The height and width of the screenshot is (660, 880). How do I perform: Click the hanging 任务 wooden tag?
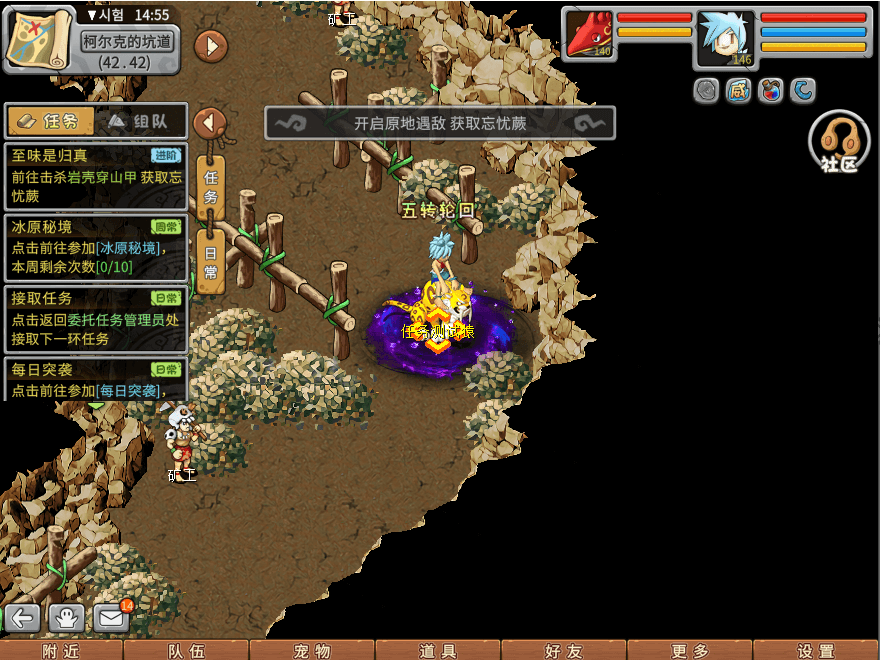210,186
